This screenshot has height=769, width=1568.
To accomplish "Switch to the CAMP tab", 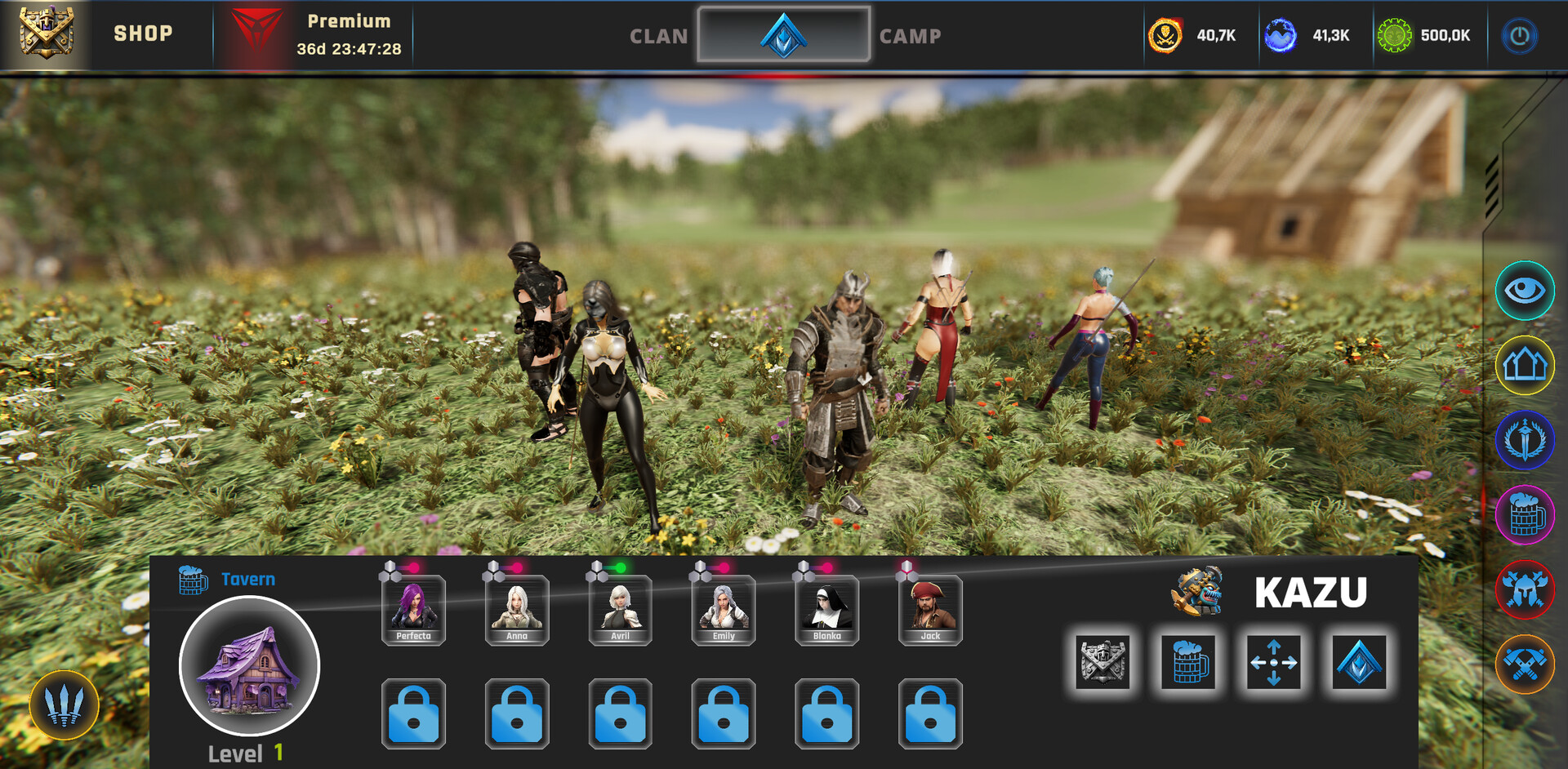I will (x=910, y=36).
